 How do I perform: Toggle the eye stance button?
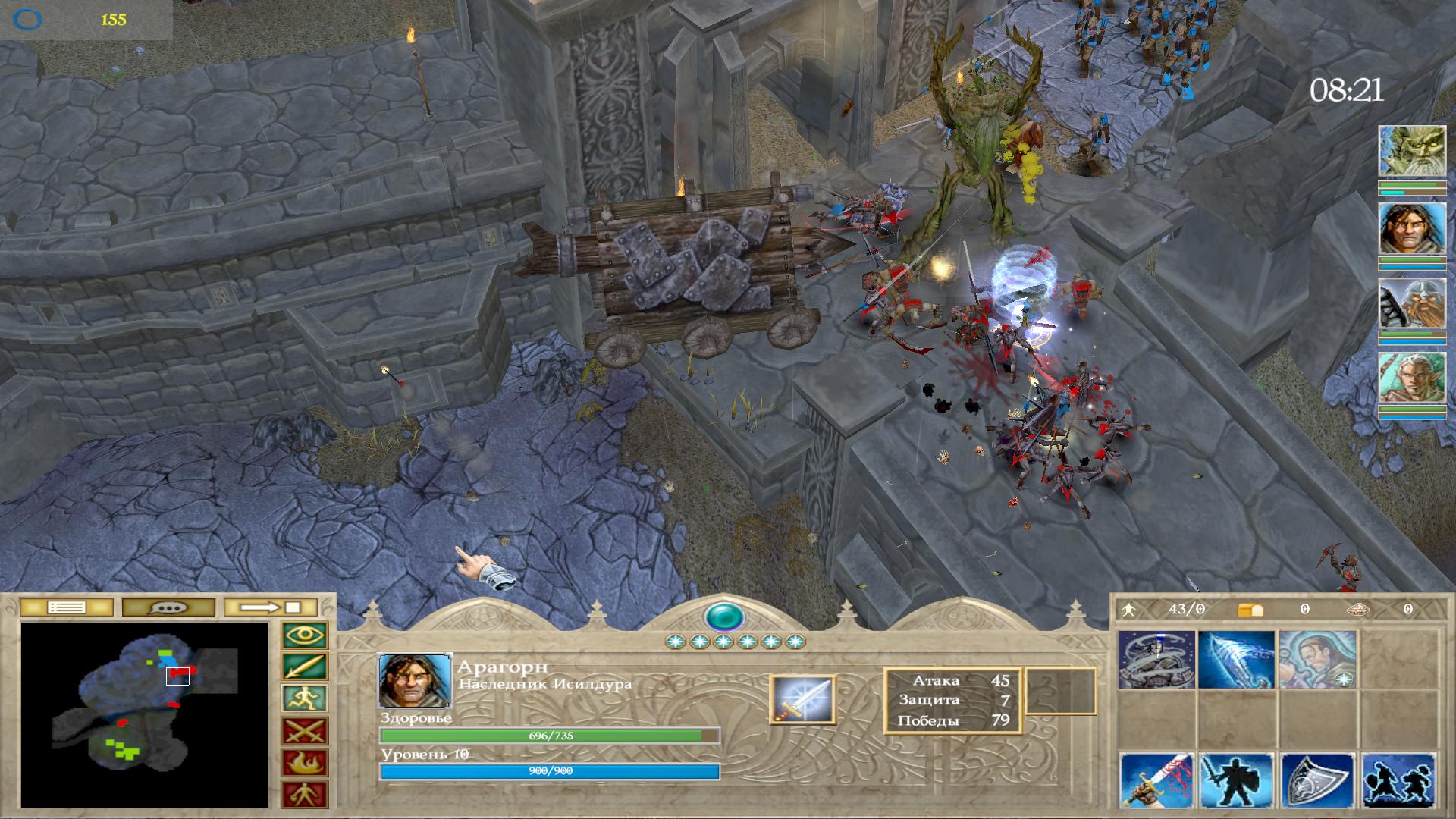(304, 635)
